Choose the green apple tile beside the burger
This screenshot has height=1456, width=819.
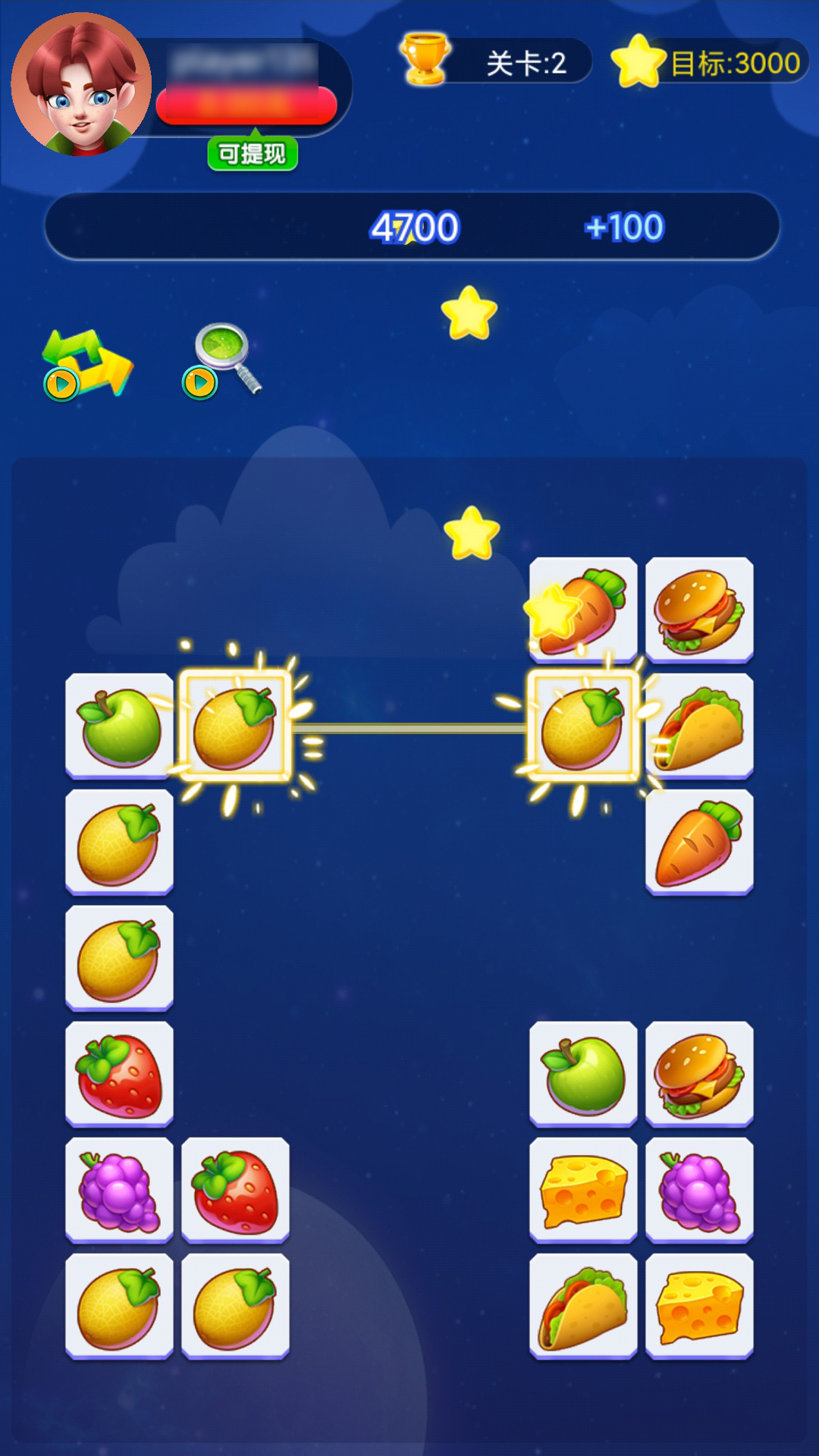tap(583, 1075)
